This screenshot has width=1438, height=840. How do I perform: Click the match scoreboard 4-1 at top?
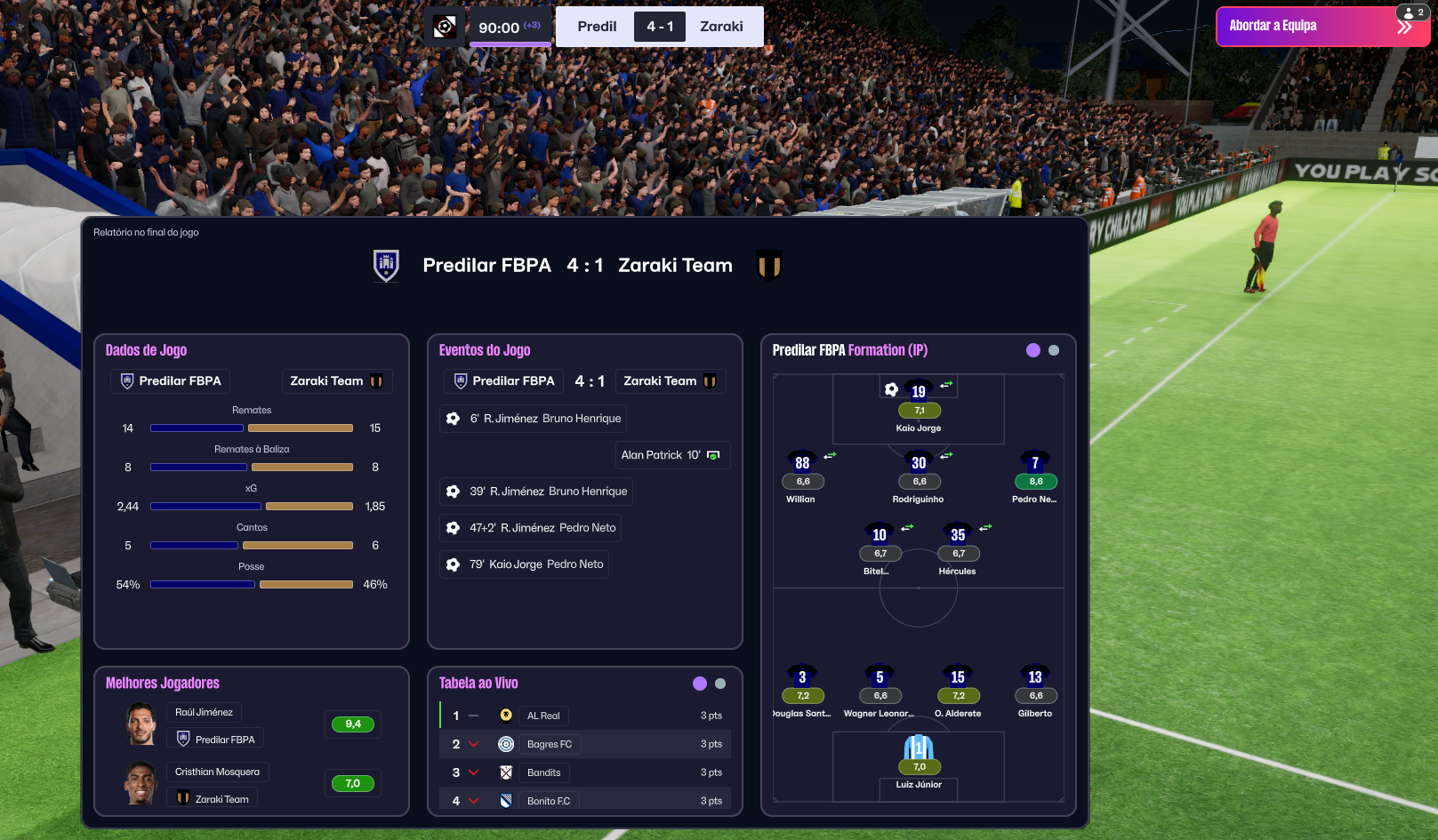pos(660,27)
